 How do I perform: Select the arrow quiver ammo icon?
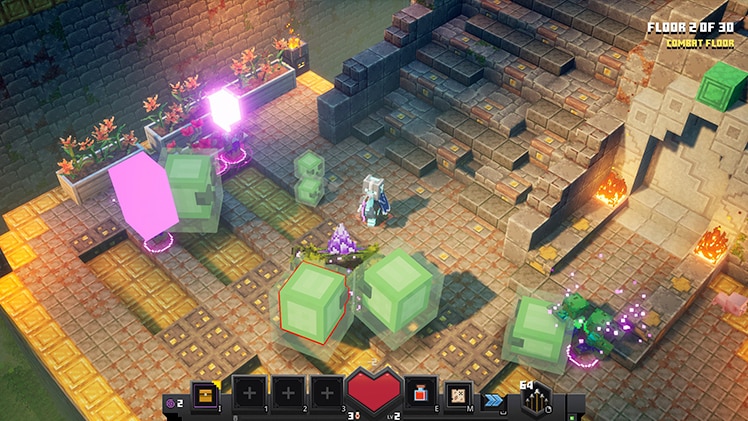point(535,400)
